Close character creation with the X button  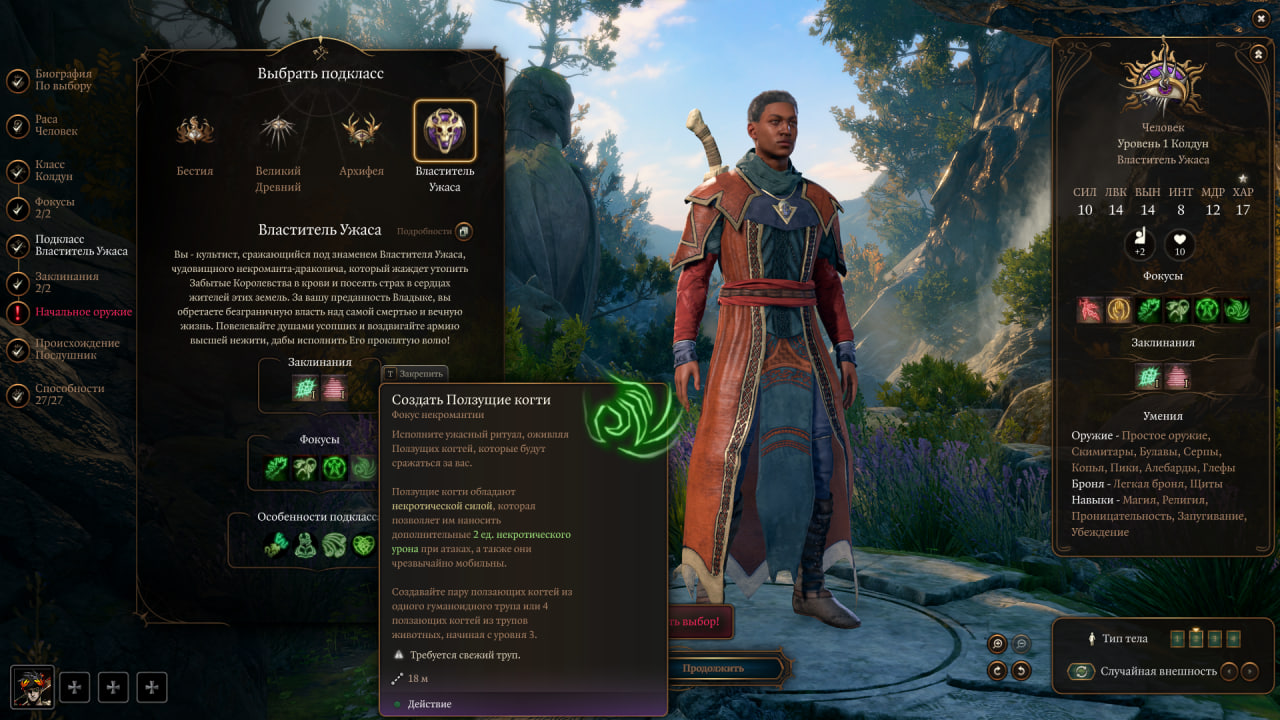pyautogui.click(x=1260, y=18)
